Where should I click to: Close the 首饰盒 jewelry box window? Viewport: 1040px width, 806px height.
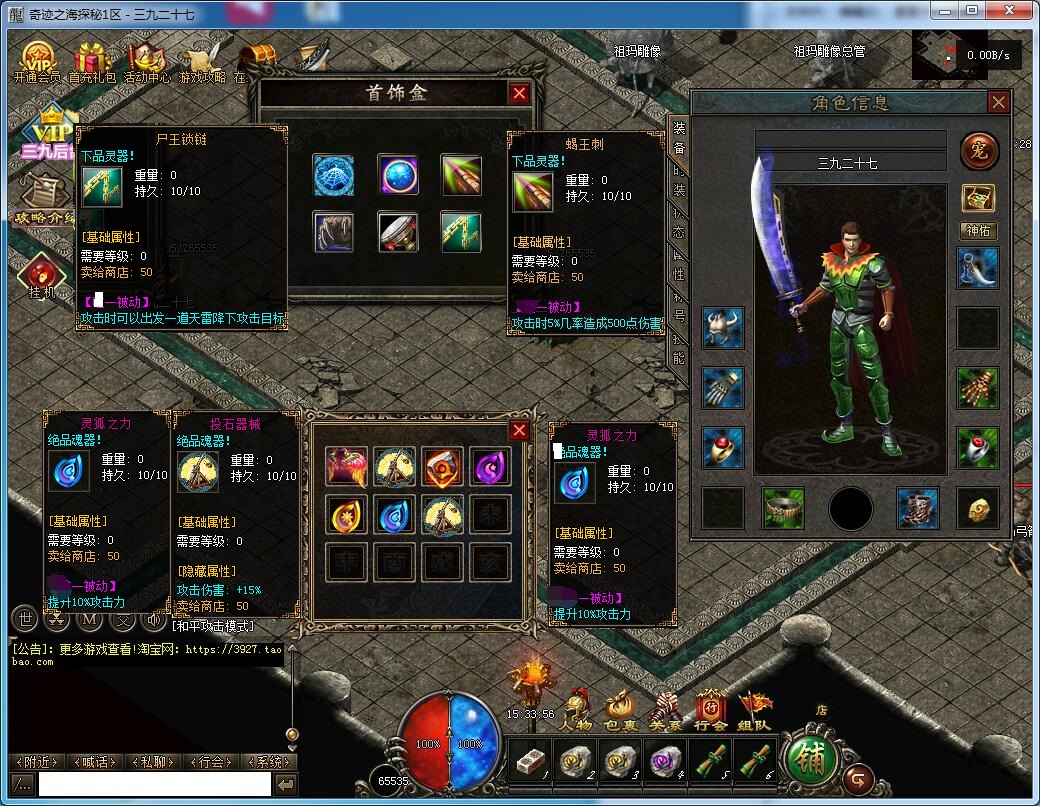pos(519,94)
